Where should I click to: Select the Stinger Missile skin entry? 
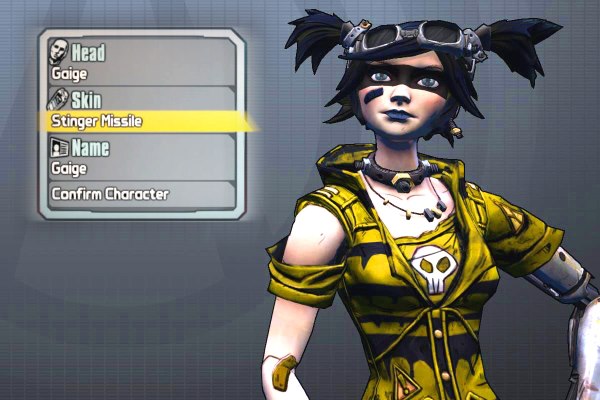pyautogui.click(x=140, y=121)
